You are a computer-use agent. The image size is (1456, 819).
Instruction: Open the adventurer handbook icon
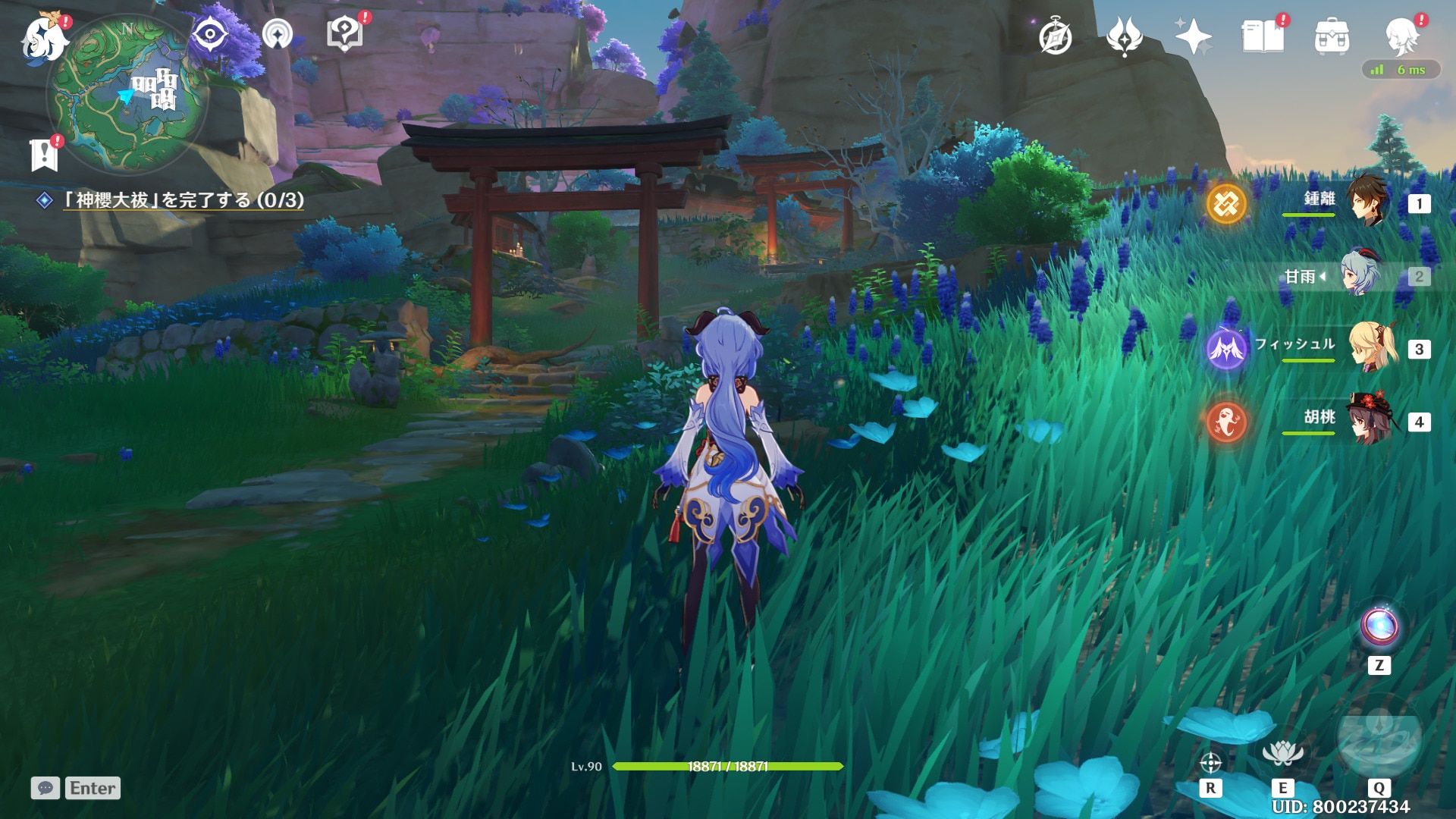point(1263,36)
